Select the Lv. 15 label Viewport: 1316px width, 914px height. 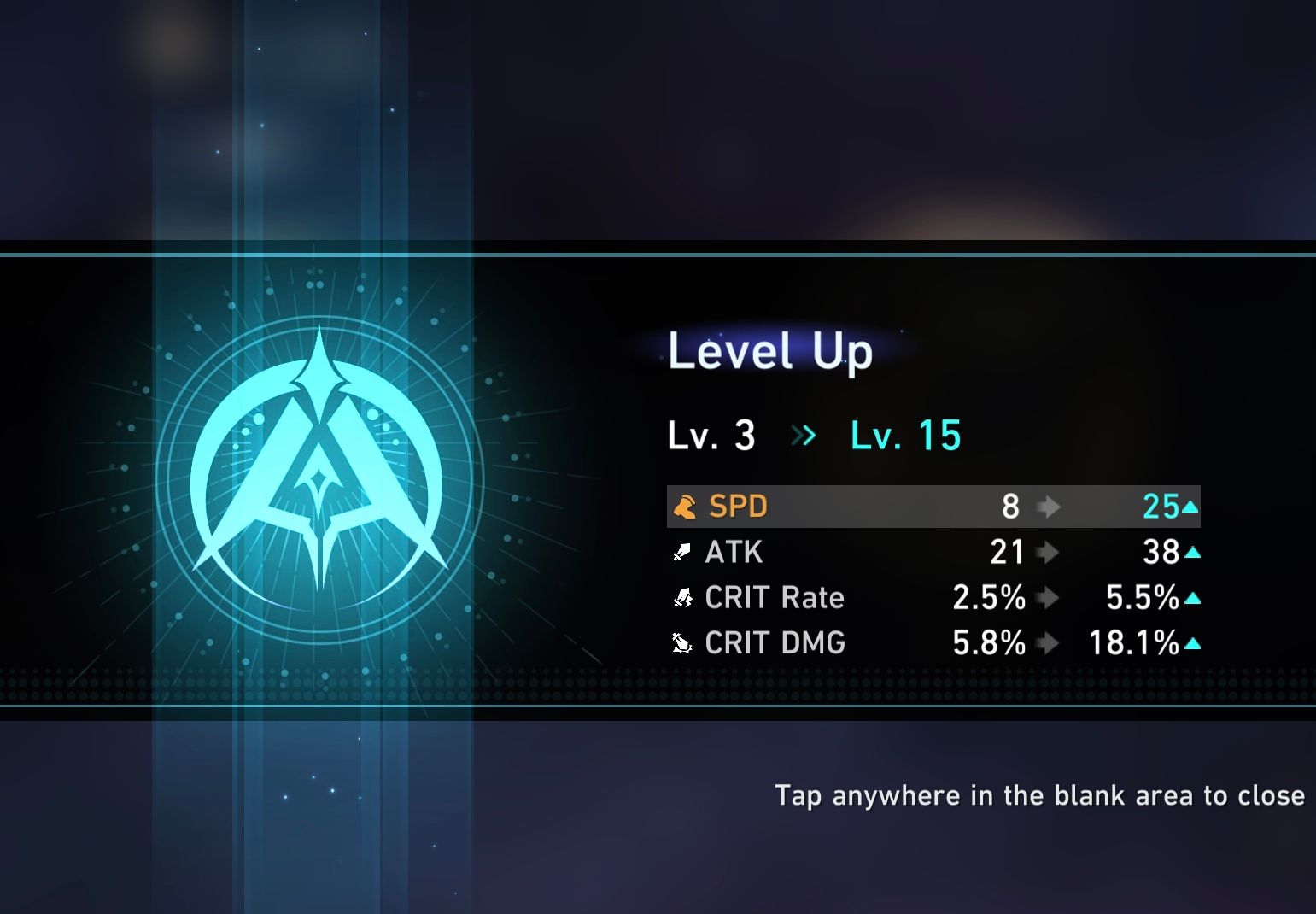(906, 436)
